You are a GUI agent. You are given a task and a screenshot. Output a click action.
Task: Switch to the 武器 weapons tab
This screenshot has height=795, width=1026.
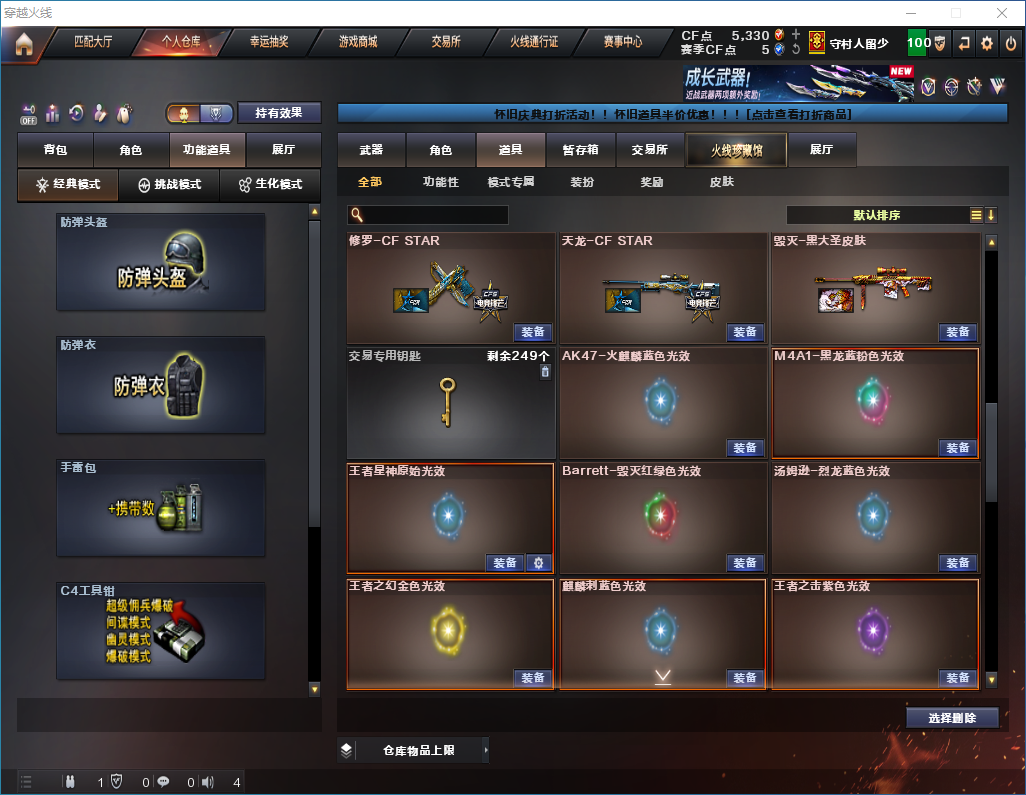(x=371, y=150)
